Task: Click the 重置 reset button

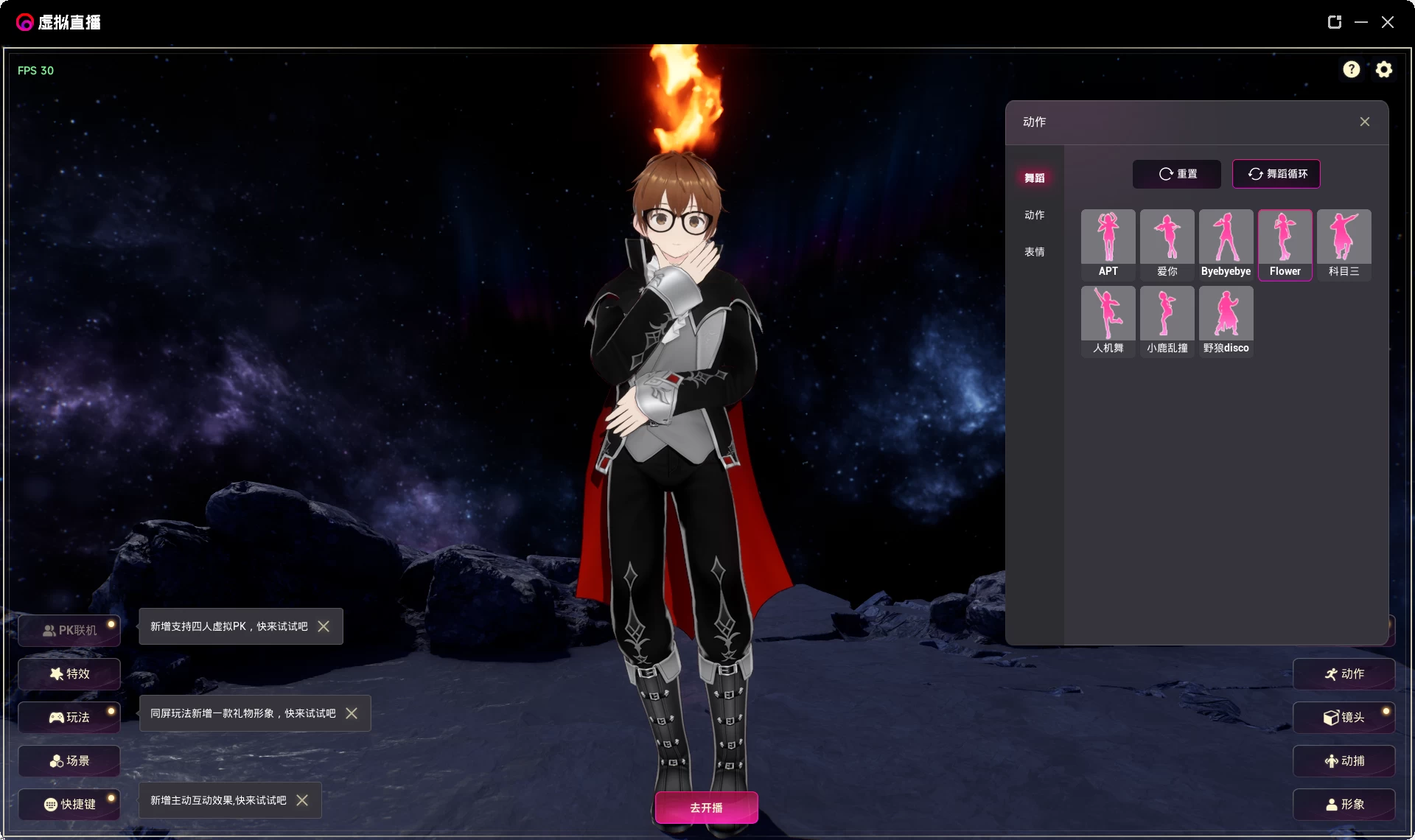Action: (x=1176, y=174)
